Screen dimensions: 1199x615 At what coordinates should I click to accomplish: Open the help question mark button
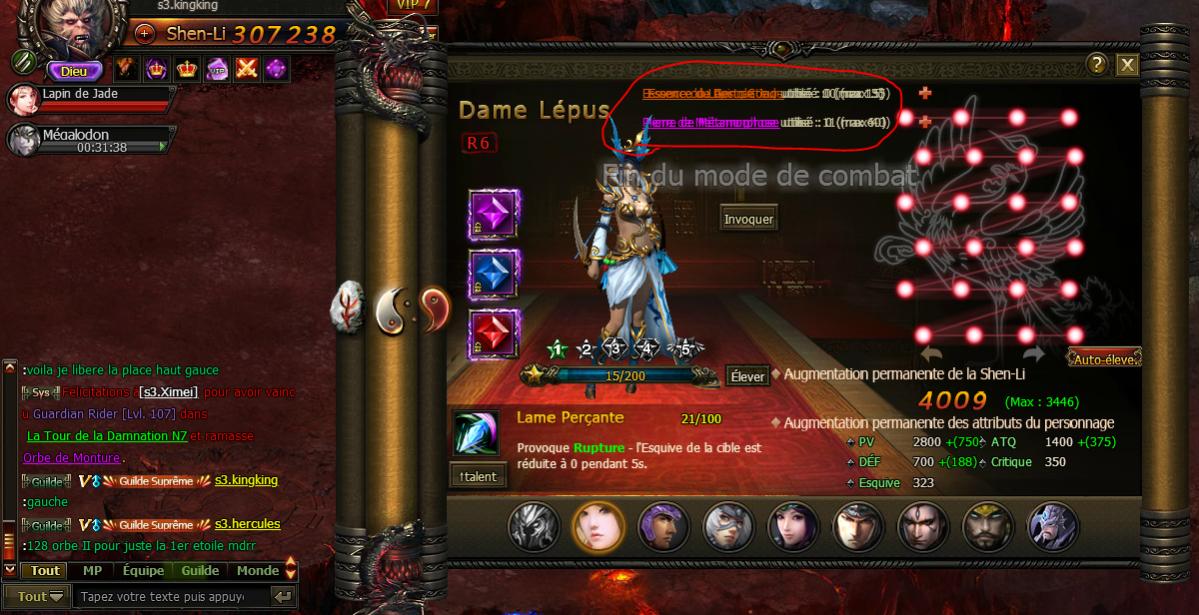click(x=1097, y=65)
